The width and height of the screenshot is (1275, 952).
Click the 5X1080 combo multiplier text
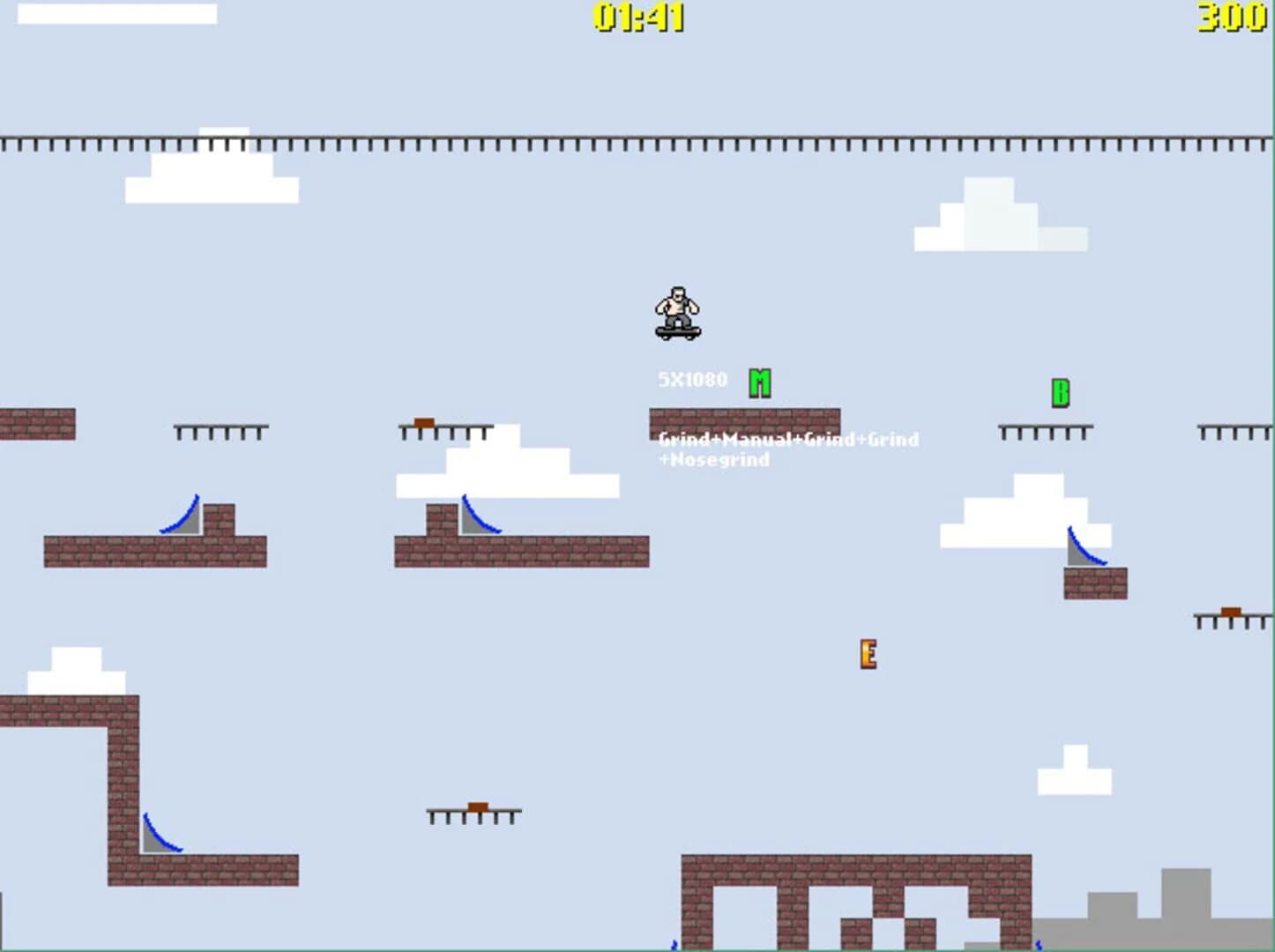[691, 379]
